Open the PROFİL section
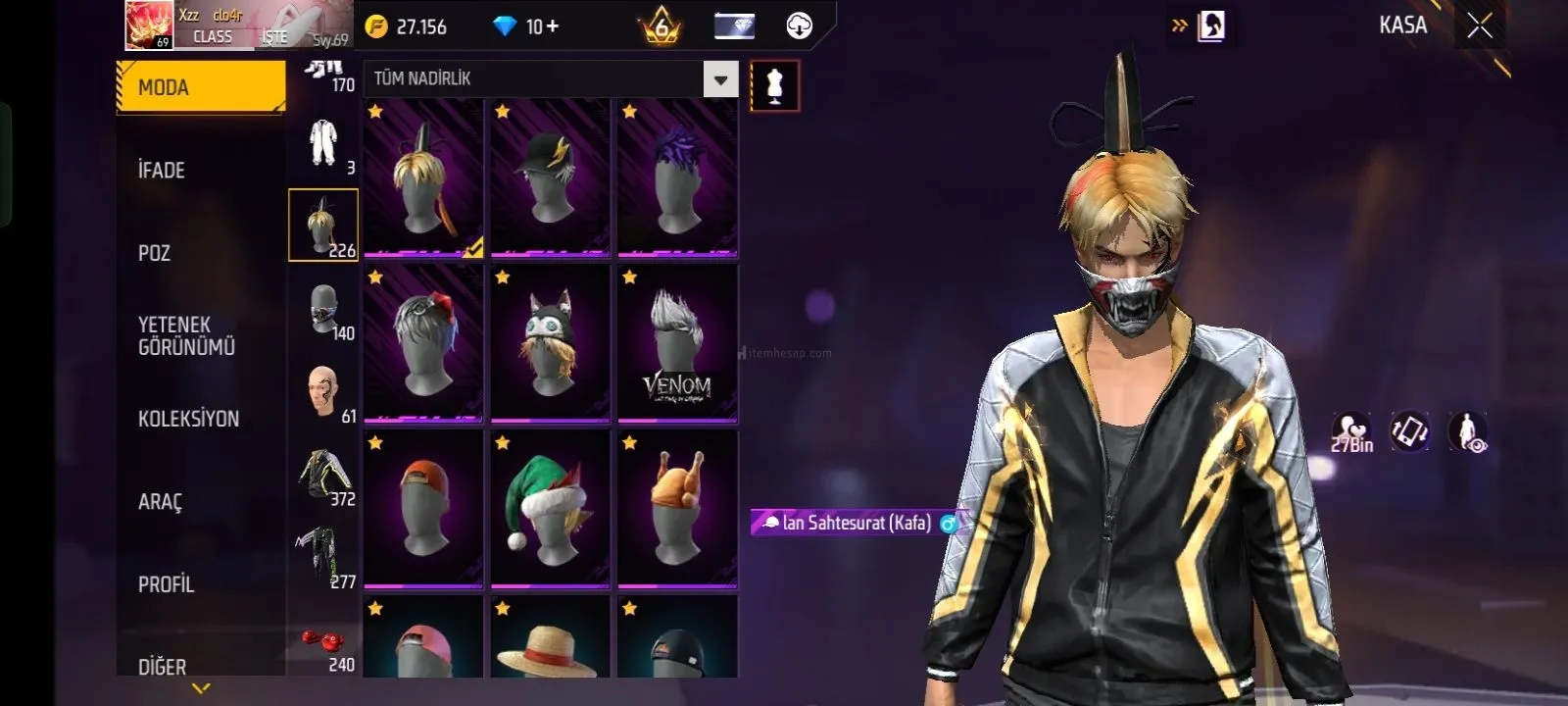 point(166,584)
